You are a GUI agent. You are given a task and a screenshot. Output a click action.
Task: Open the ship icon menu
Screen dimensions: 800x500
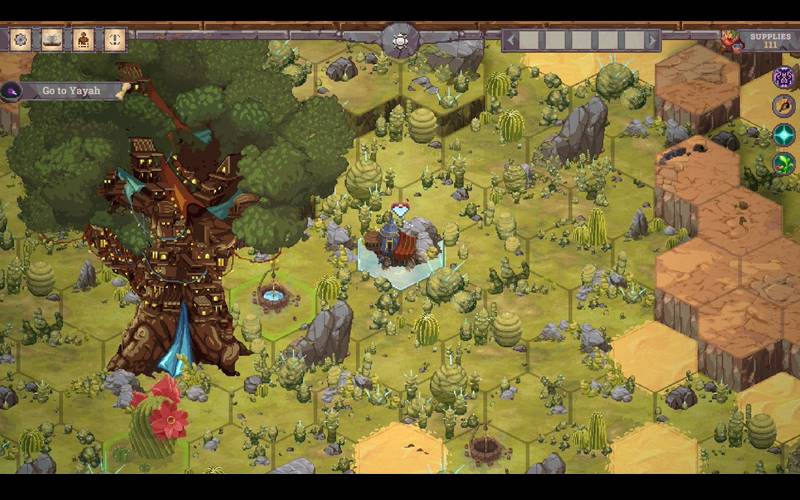(x=52, y=40)
